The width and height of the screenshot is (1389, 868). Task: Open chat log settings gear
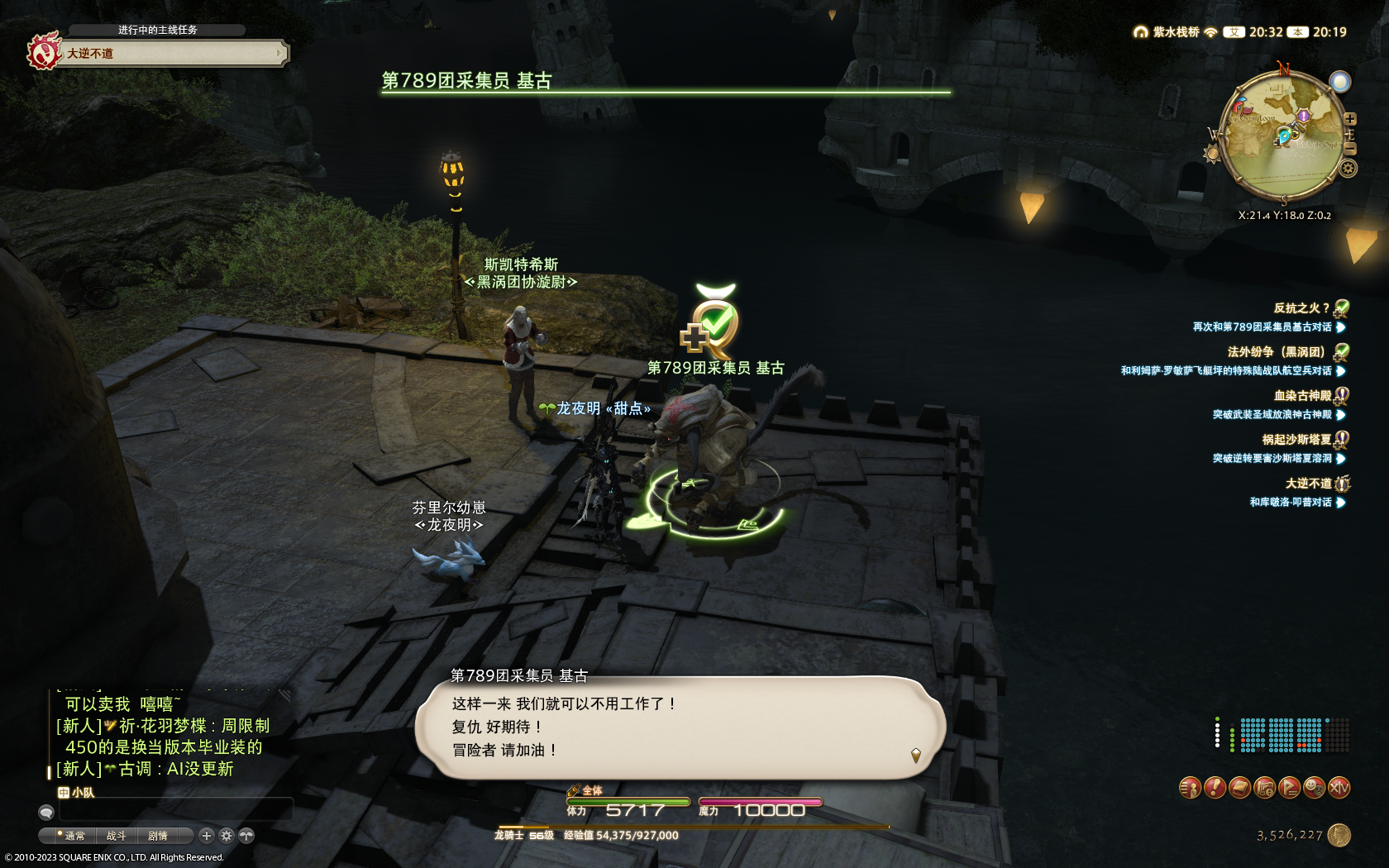[227, 836]
